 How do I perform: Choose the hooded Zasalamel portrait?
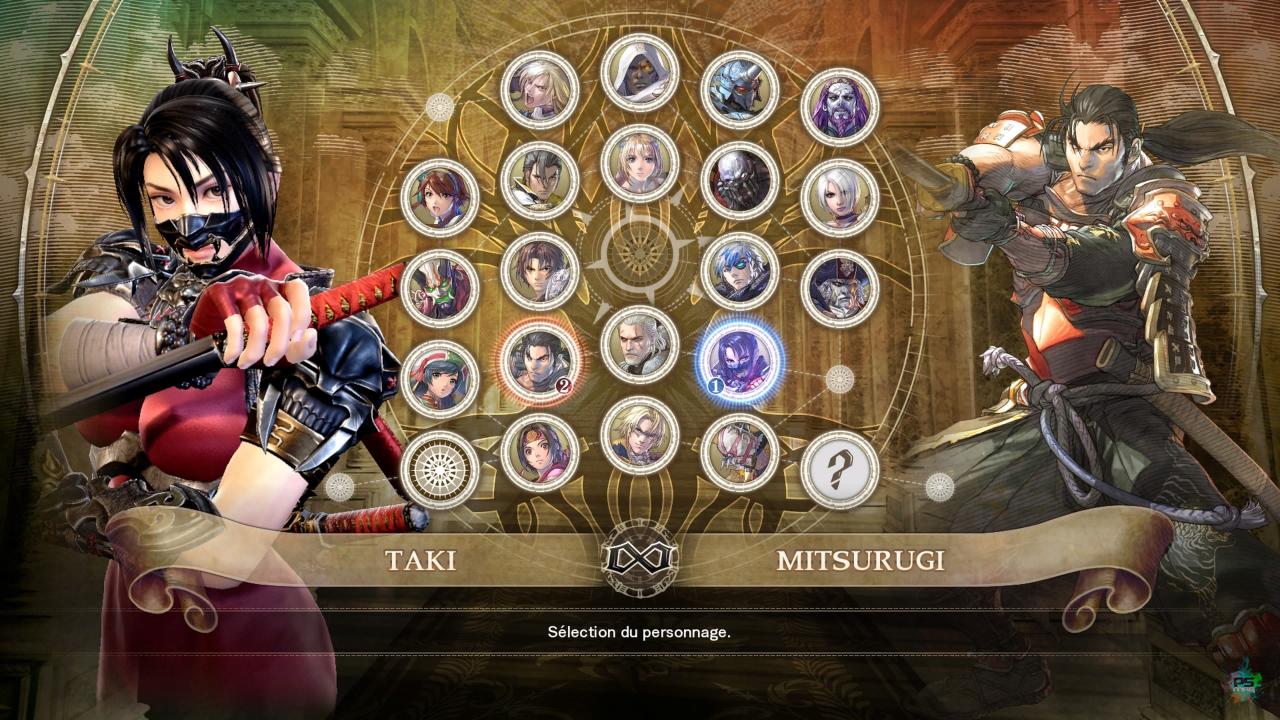pos(640,72)
